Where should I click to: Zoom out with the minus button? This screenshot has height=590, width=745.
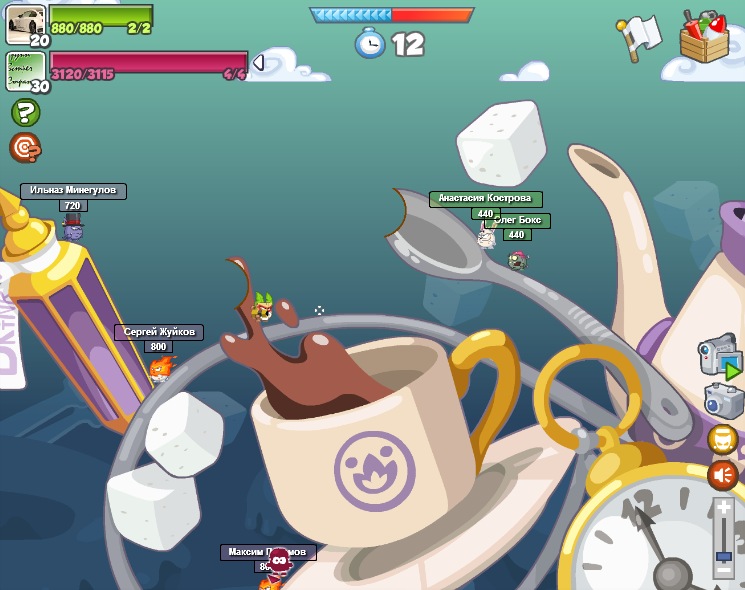click(723, 571)
